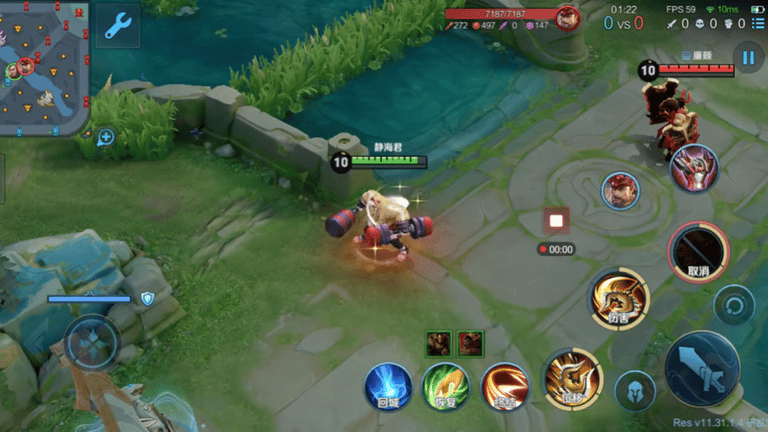
Task: Use the green 恢复 restore skill
Action: click(x=446, y=386)
